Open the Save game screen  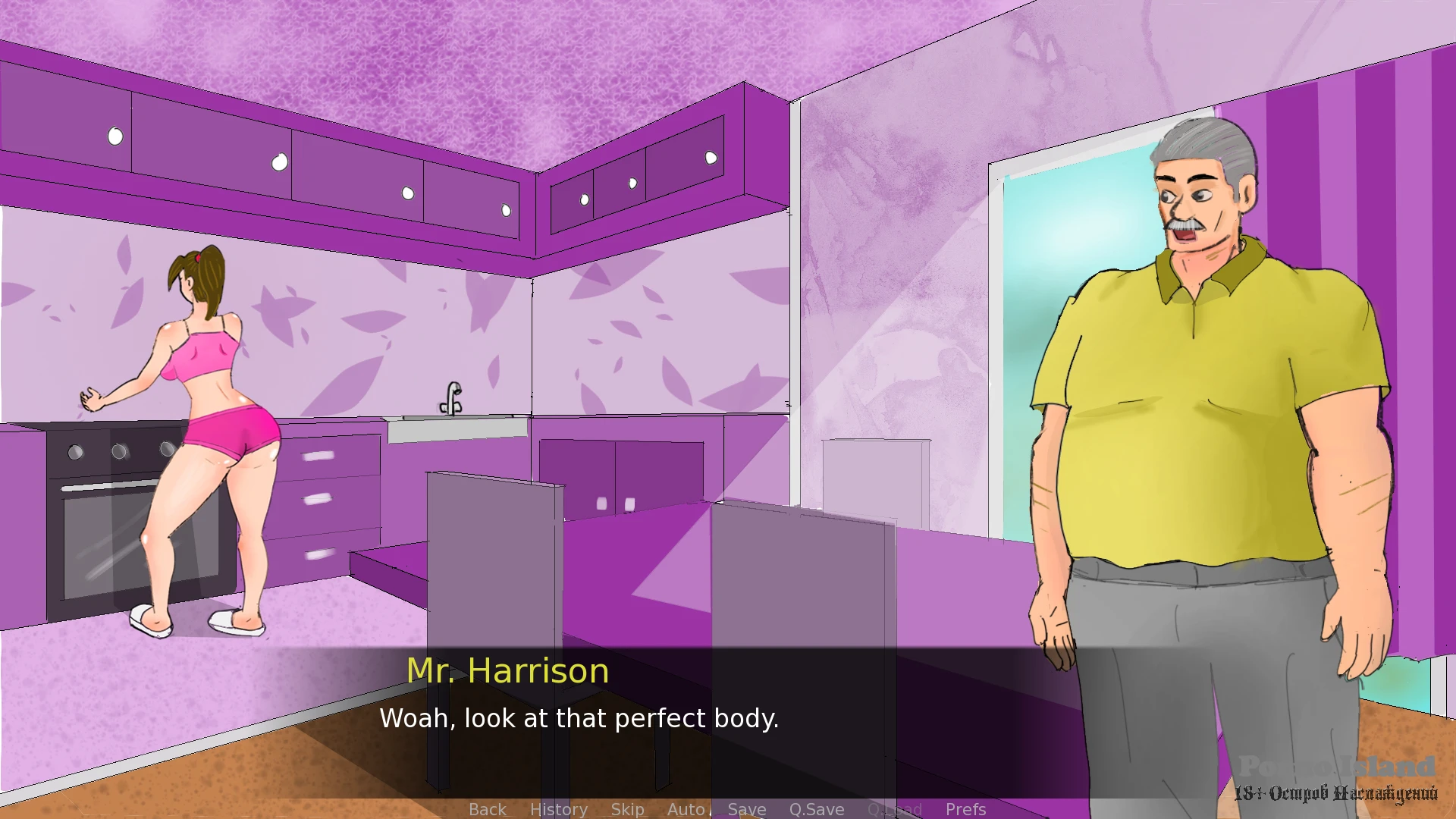tap(747, 809)
